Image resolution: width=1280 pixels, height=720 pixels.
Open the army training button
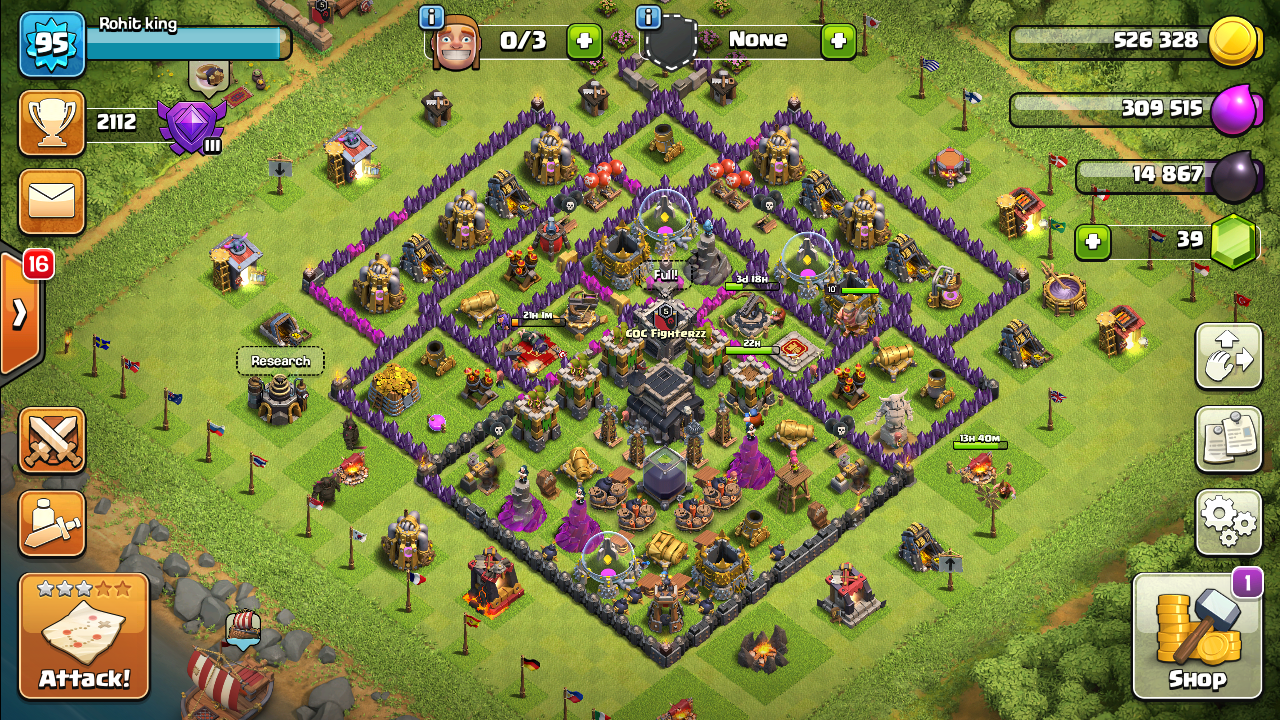(x=52, y=523)
